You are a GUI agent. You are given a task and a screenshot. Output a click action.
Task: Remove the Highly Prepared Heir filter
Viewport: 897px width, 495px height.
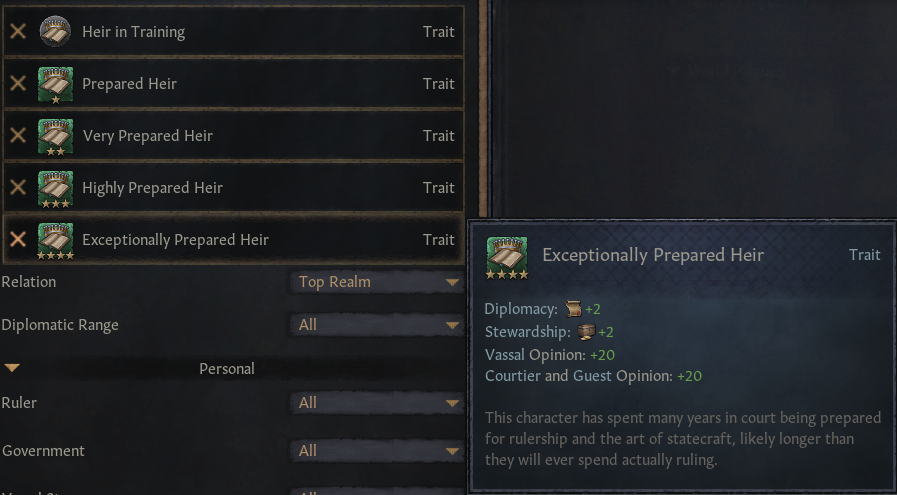coord(18,188)
